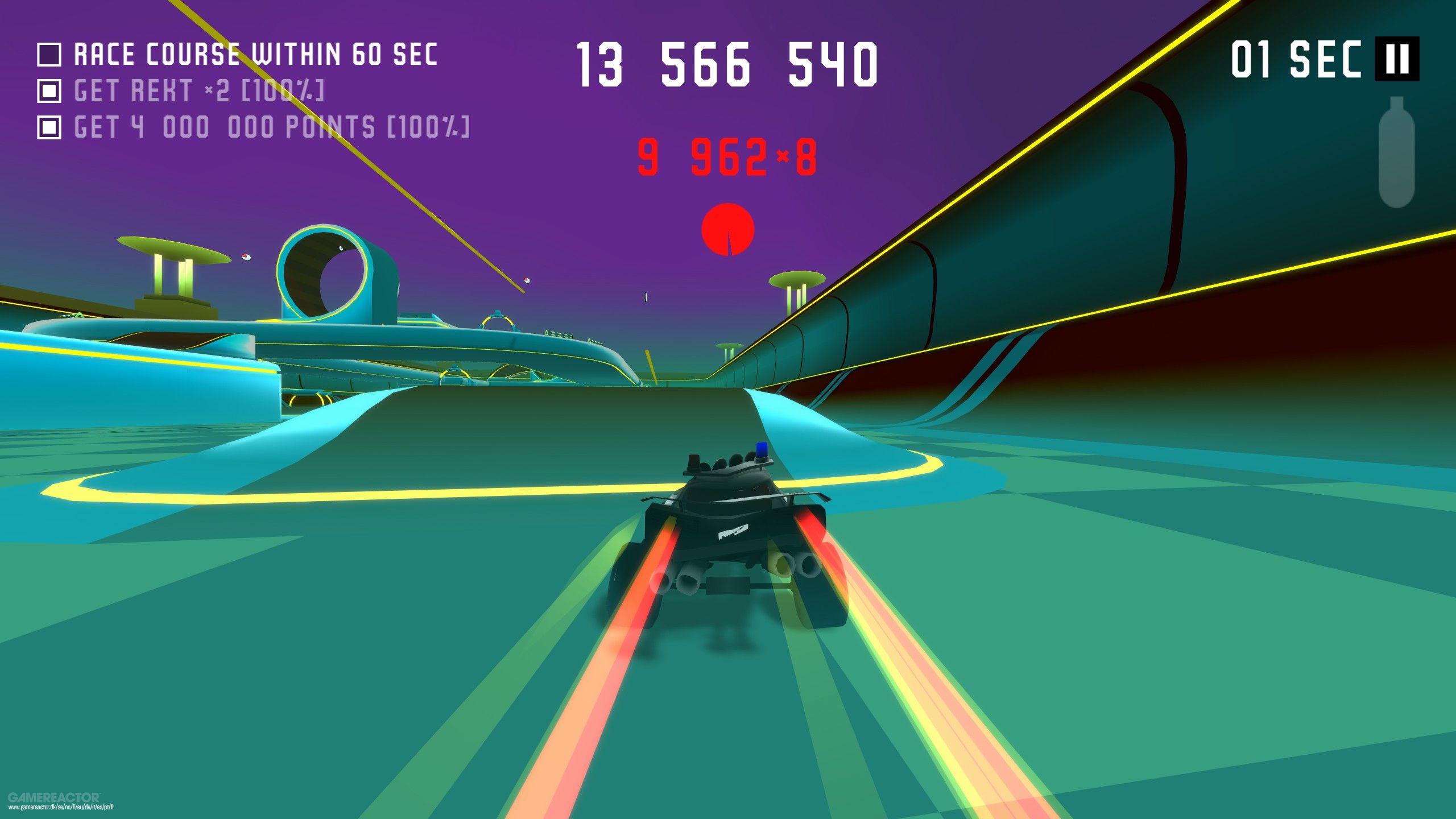Viewport: 1456px width, 819px height.
Task: Activate the nitro boost bottle icon
Action: pos(1396,152)
